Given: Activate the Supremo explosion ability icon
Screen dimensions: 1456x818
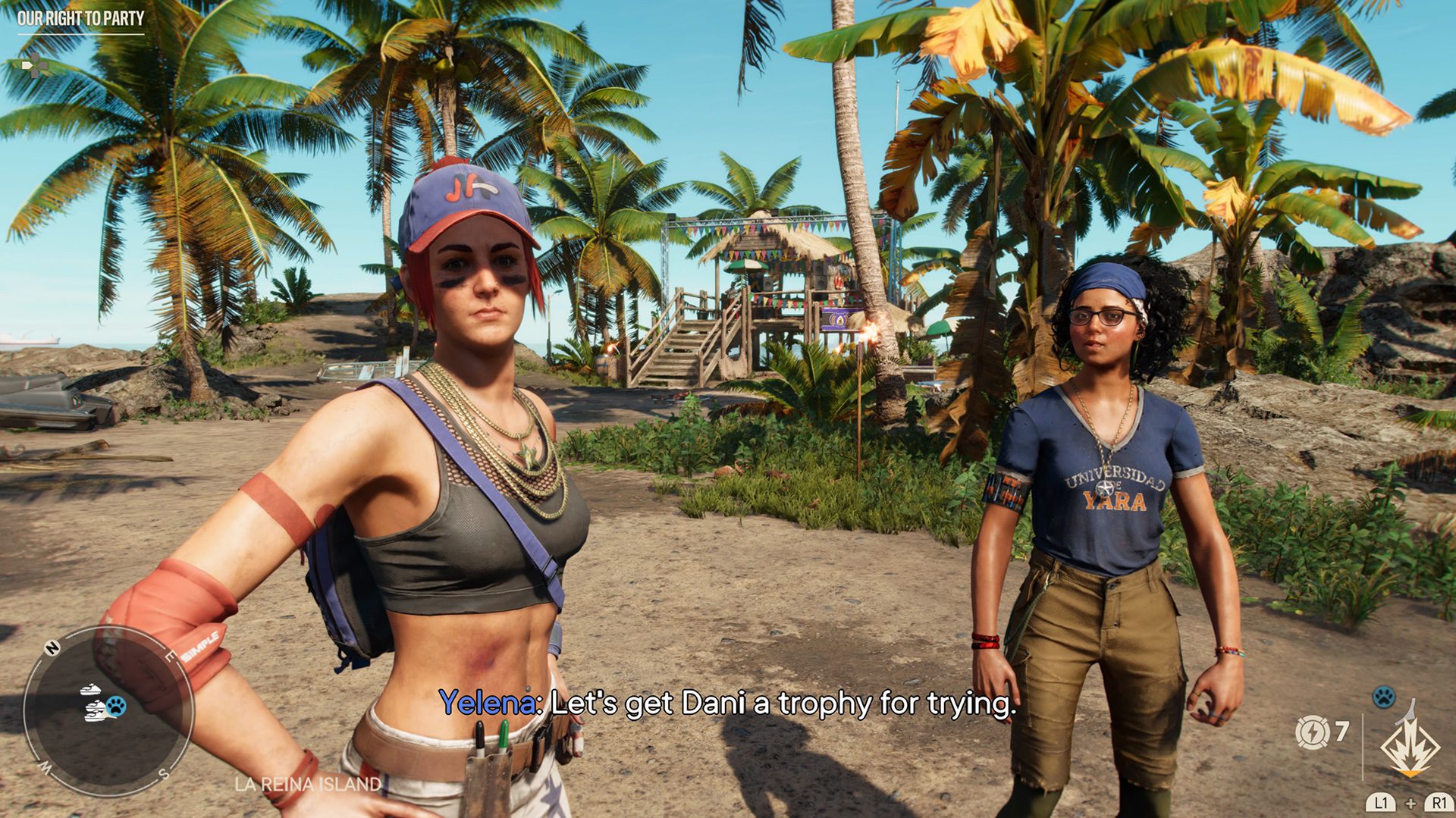Looking at the screenshot, I should tap(1409, 746).
